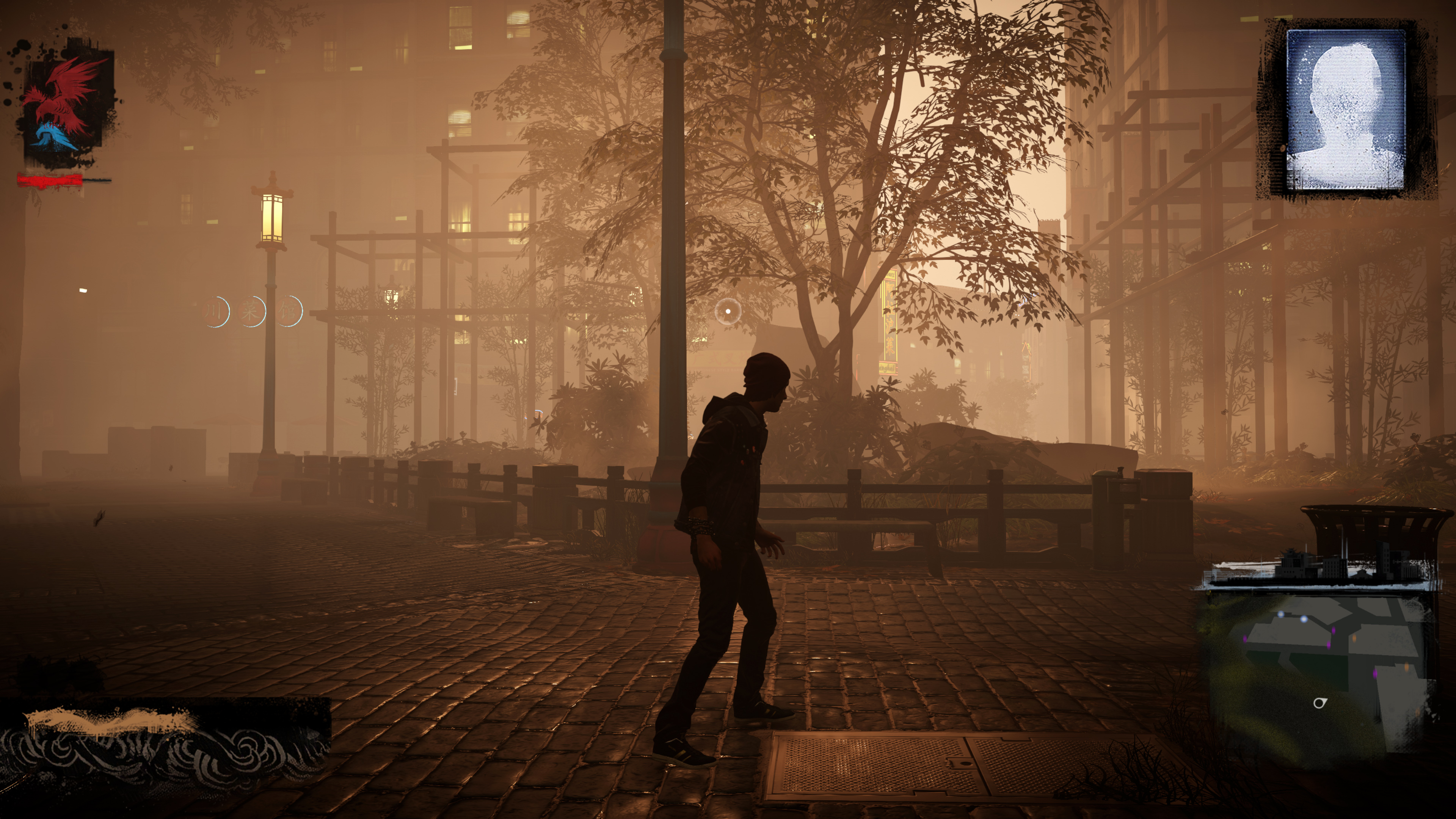The width and height of the screenshot is (1456, 819).
Task: Click the player marker on the minimap
Action: coord(1319,703)
